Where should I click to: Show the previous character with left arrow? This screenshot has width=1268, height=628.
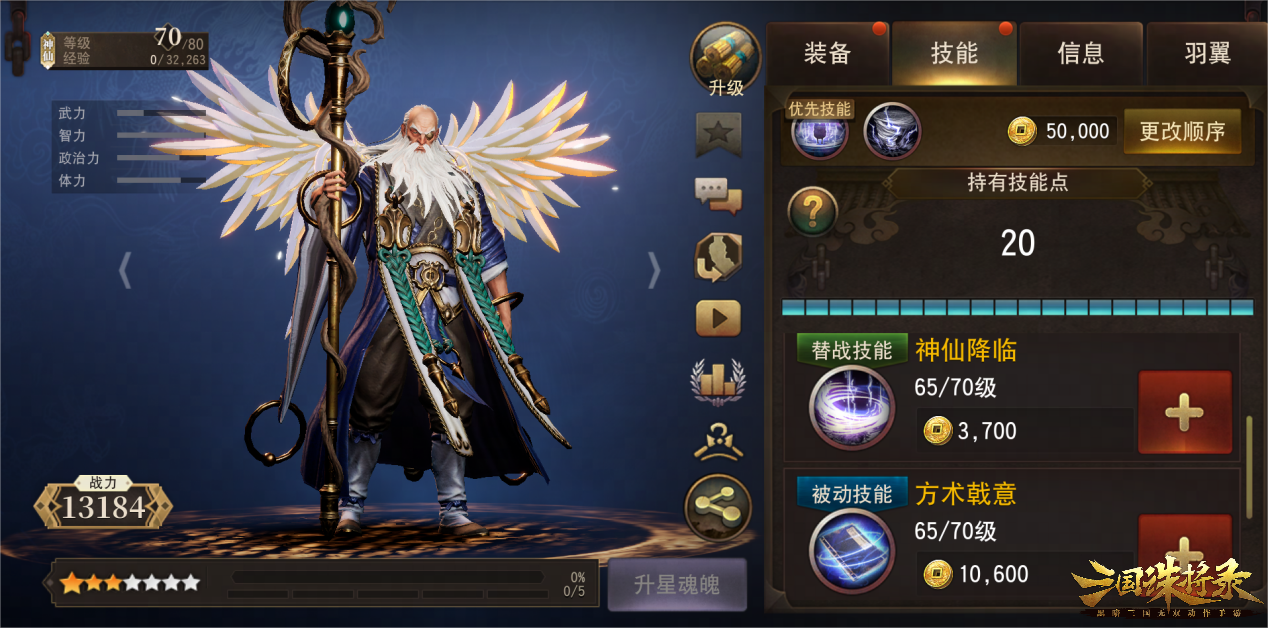tap(125, 270)
